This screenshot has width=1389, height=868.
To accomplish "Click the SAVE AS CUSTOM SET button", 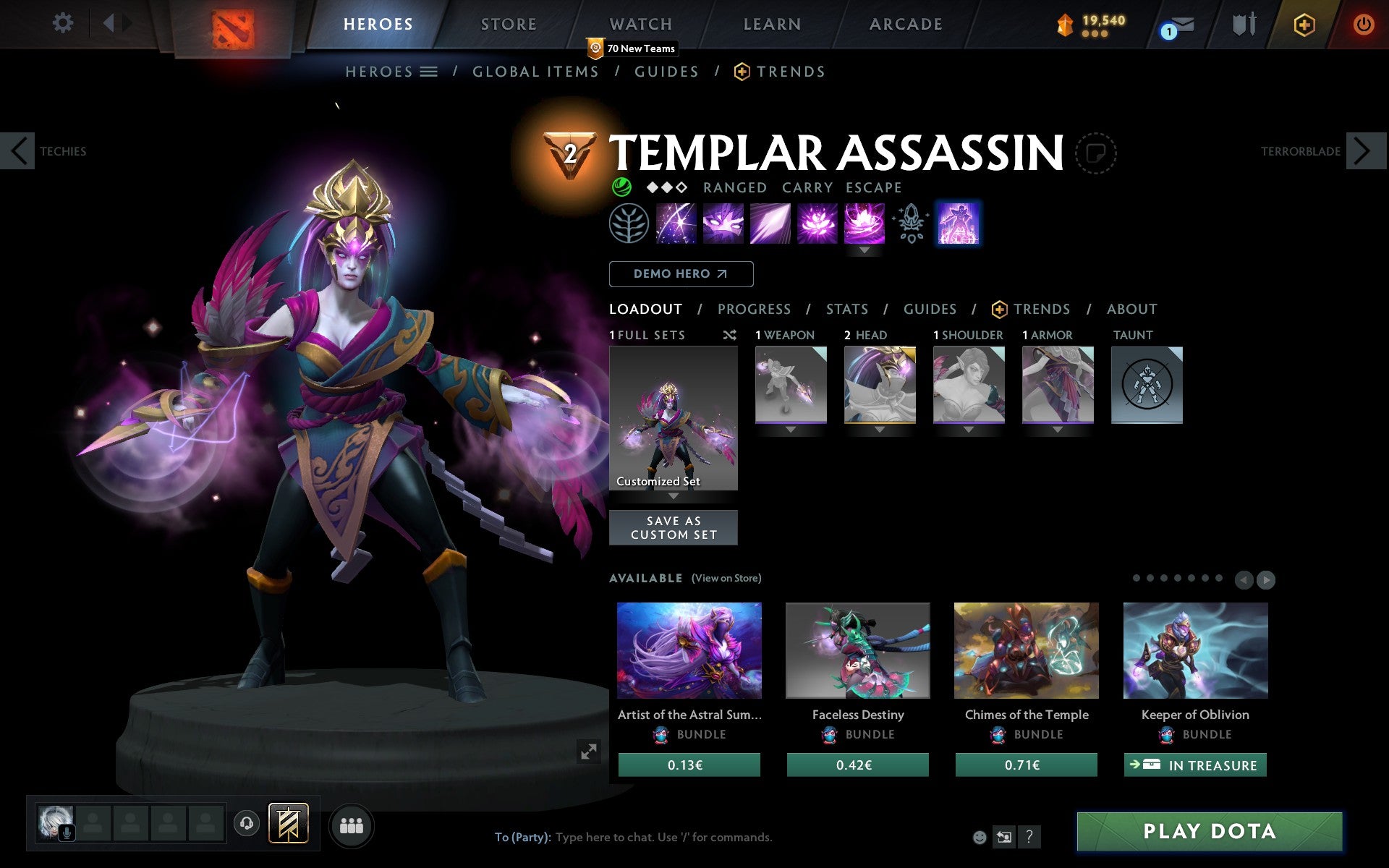I will pos(674,527).
